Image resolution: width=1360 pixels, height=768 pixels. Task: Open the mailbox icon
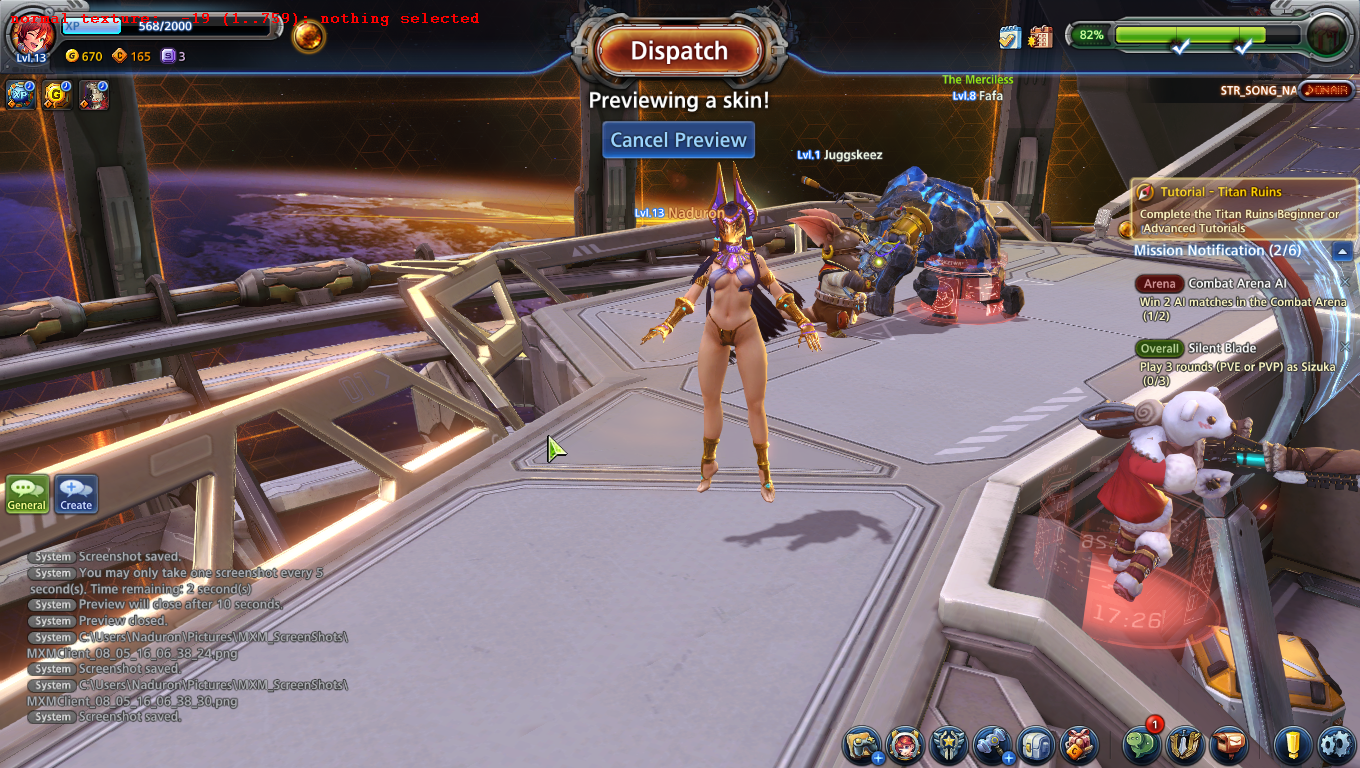(1229, 745)
